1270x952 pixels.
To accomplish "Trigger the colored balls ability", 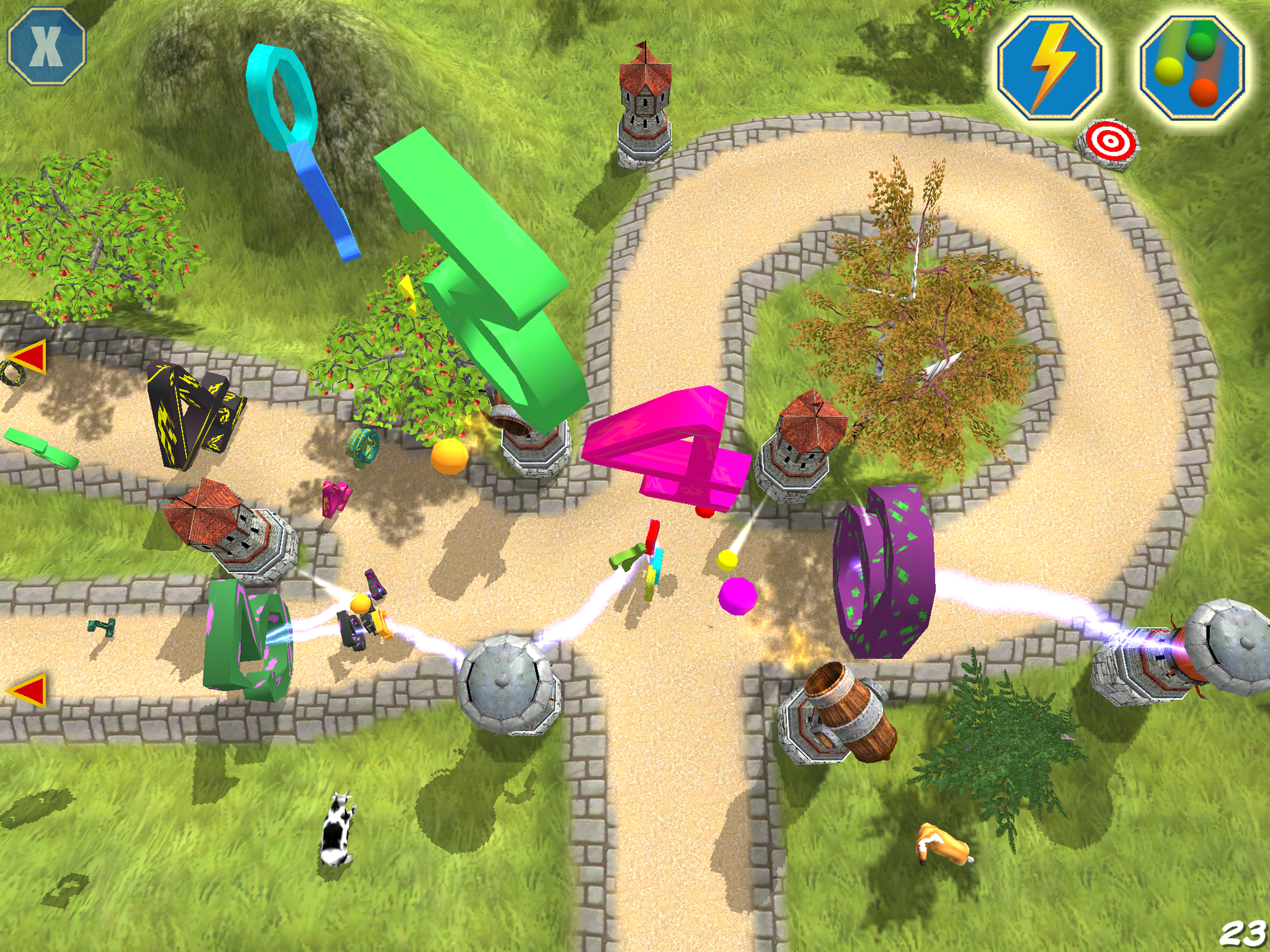I will 1191,69.
